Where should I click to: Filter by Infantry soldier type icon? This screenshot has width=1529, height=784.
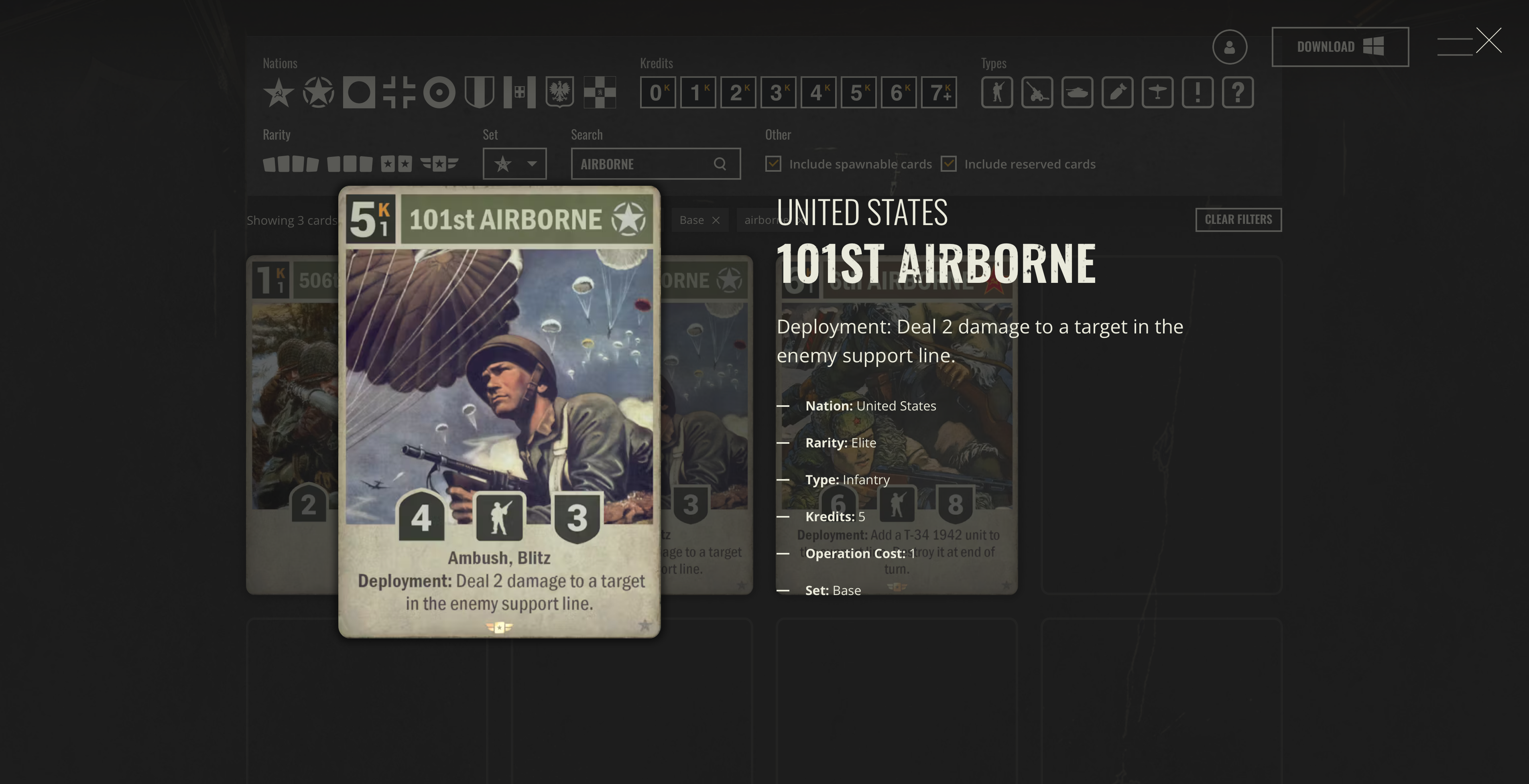[996, 93]
